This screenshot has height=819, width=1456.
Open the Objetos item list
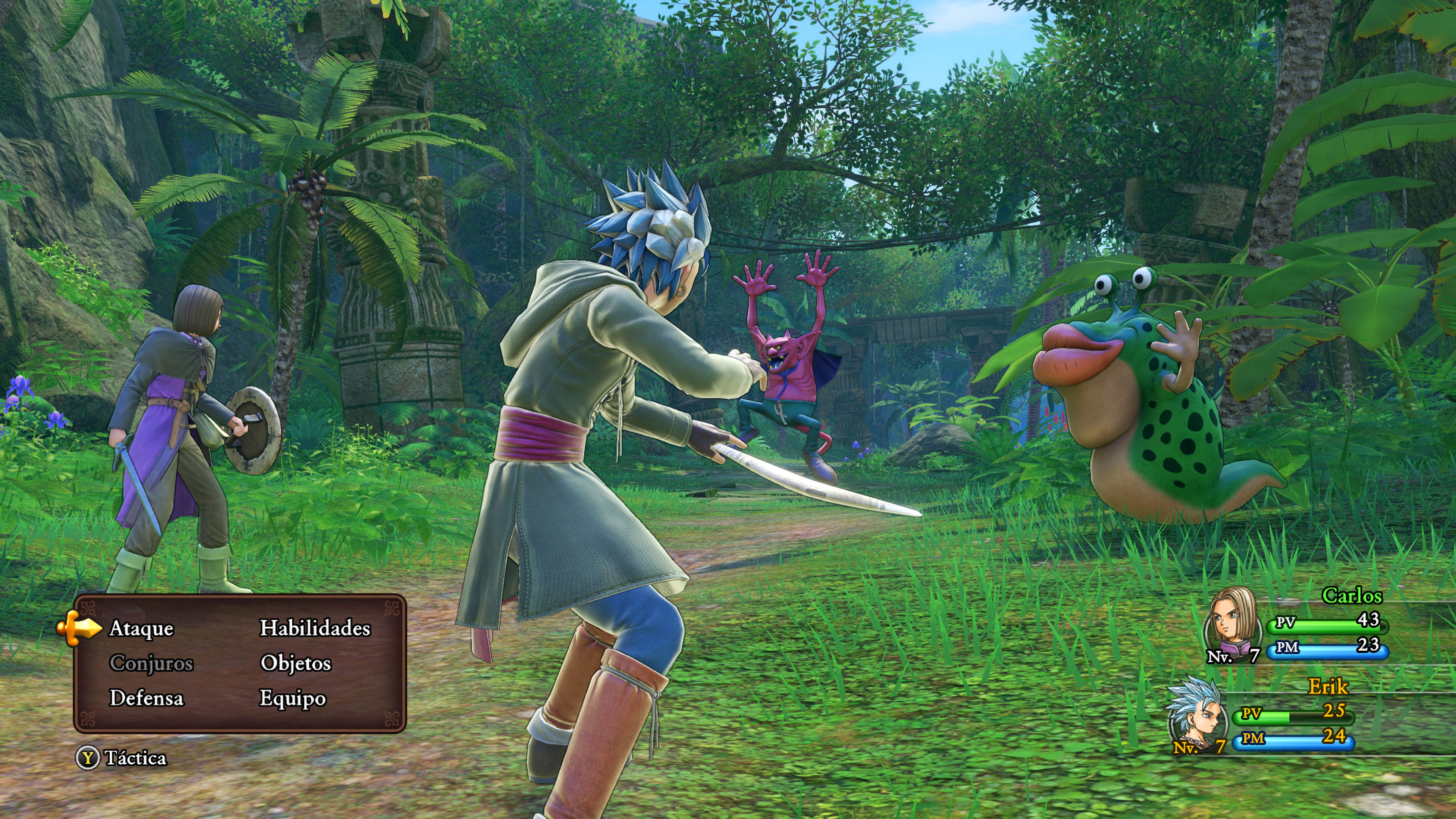[x=296, y=663]
